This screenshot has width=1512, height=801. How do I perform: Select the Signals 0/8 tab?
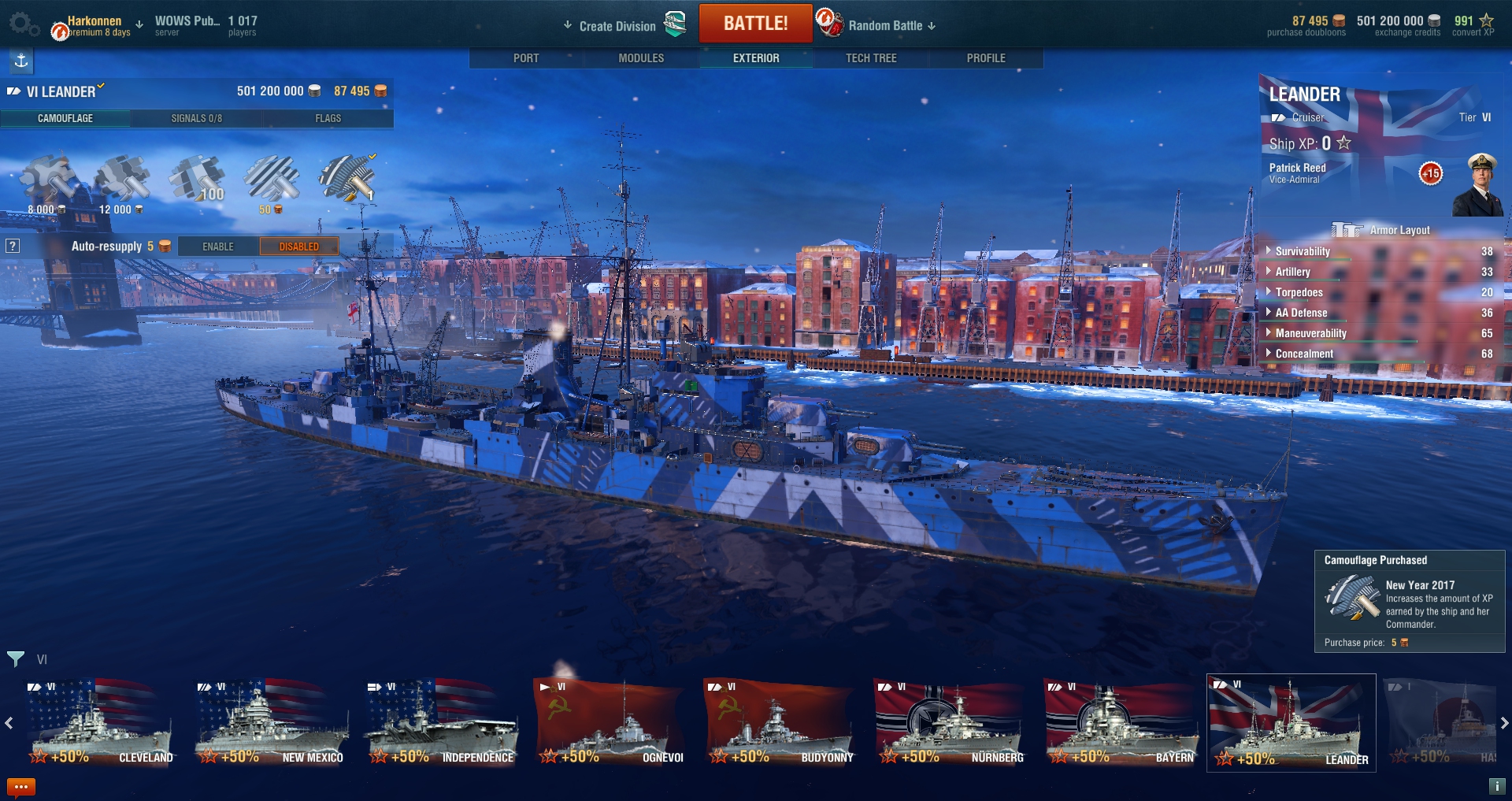pyautogui.click(x=196, y=118)
